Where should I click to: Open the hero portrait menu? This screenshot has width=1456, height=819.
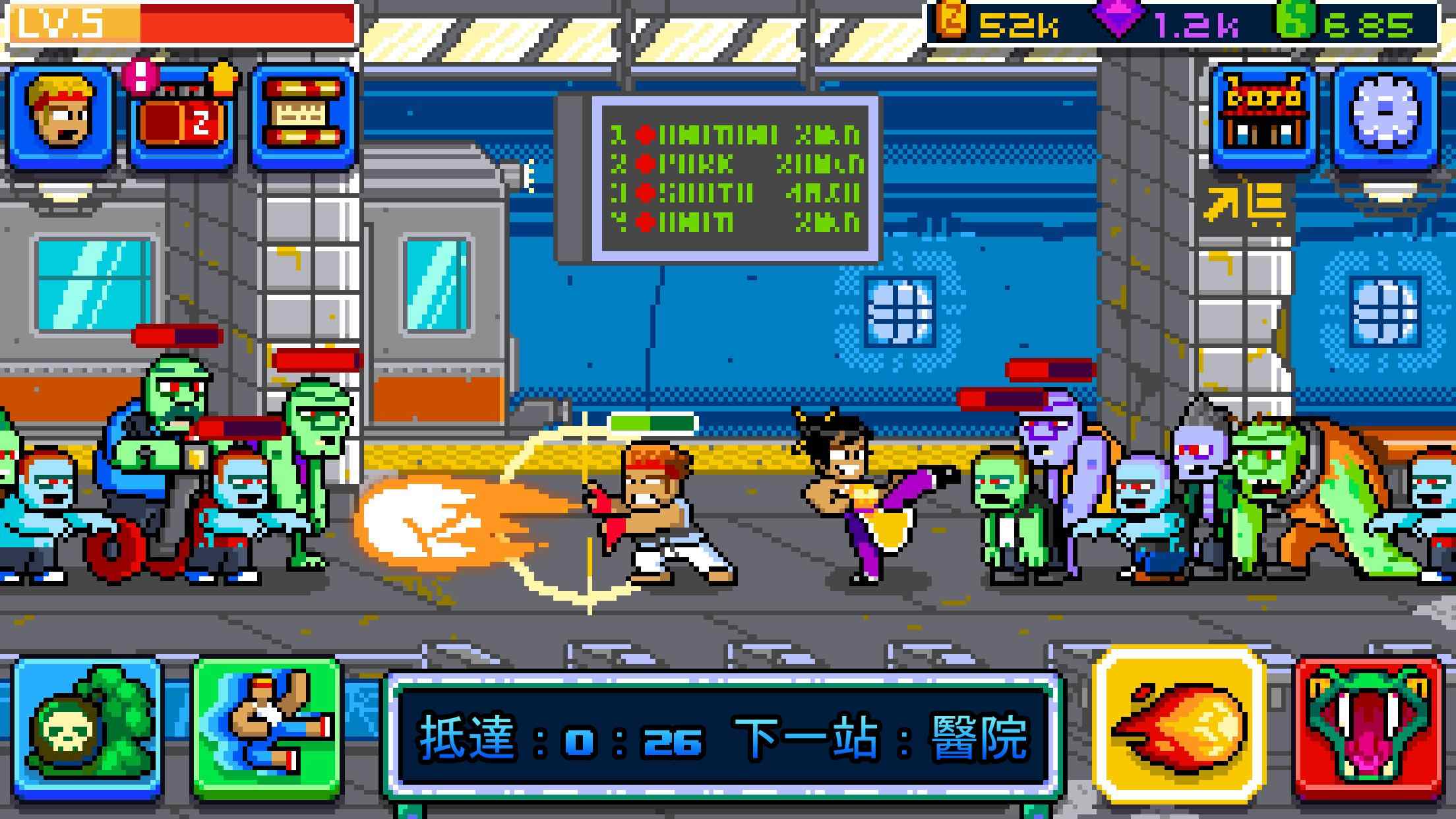(61, 117)
